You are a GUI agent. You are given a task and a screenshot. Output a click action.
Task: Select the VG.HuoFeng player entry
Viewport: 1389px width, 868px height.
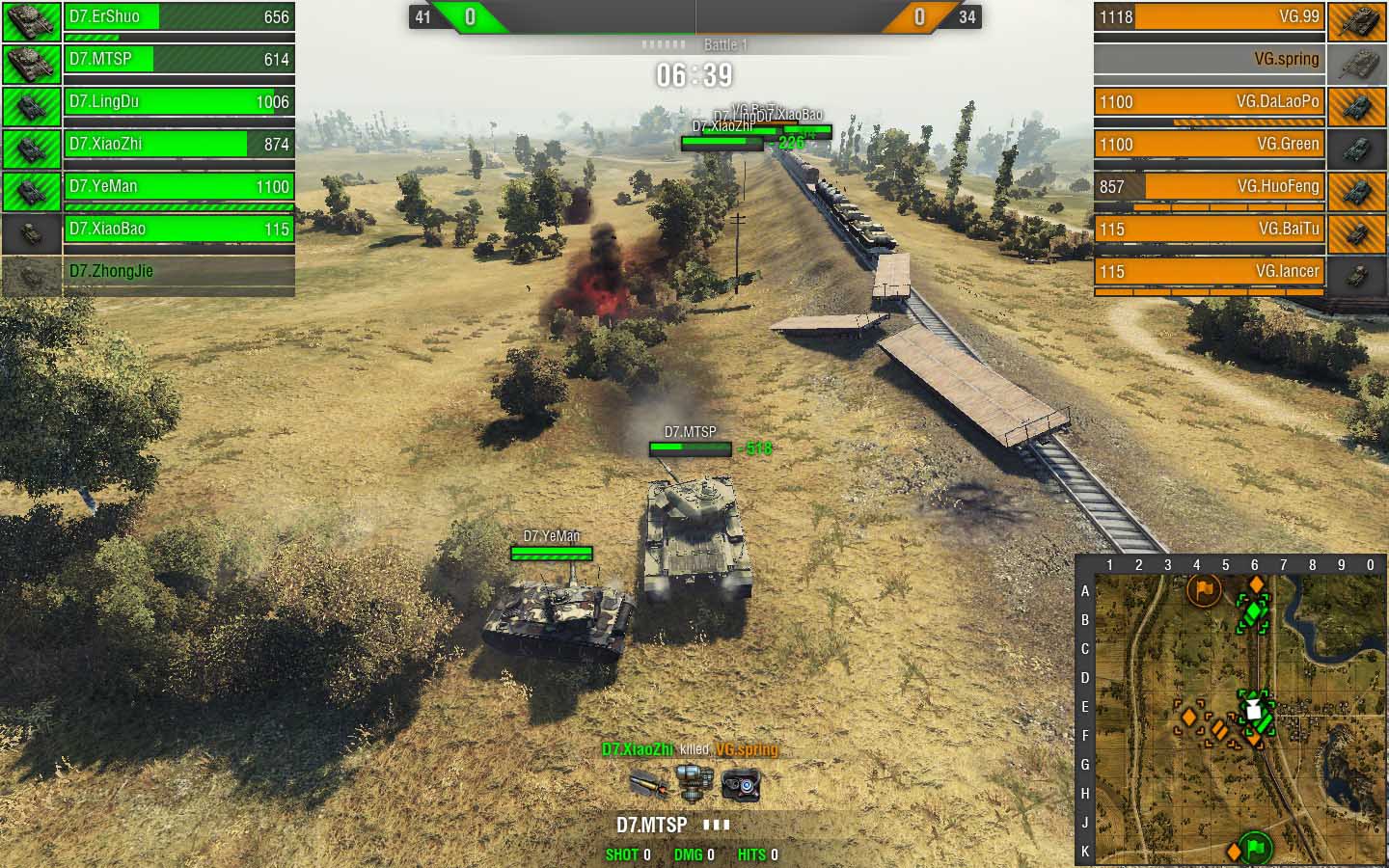(x=1210, y=187)
